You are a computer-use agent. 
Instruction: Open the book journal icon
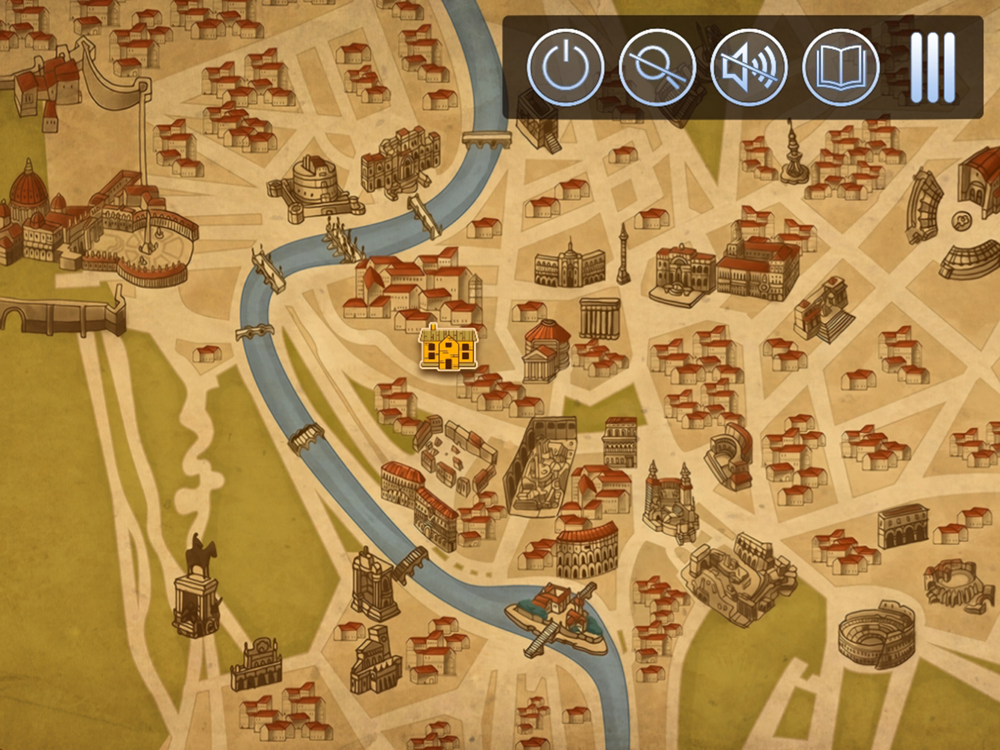click(841, 68)
